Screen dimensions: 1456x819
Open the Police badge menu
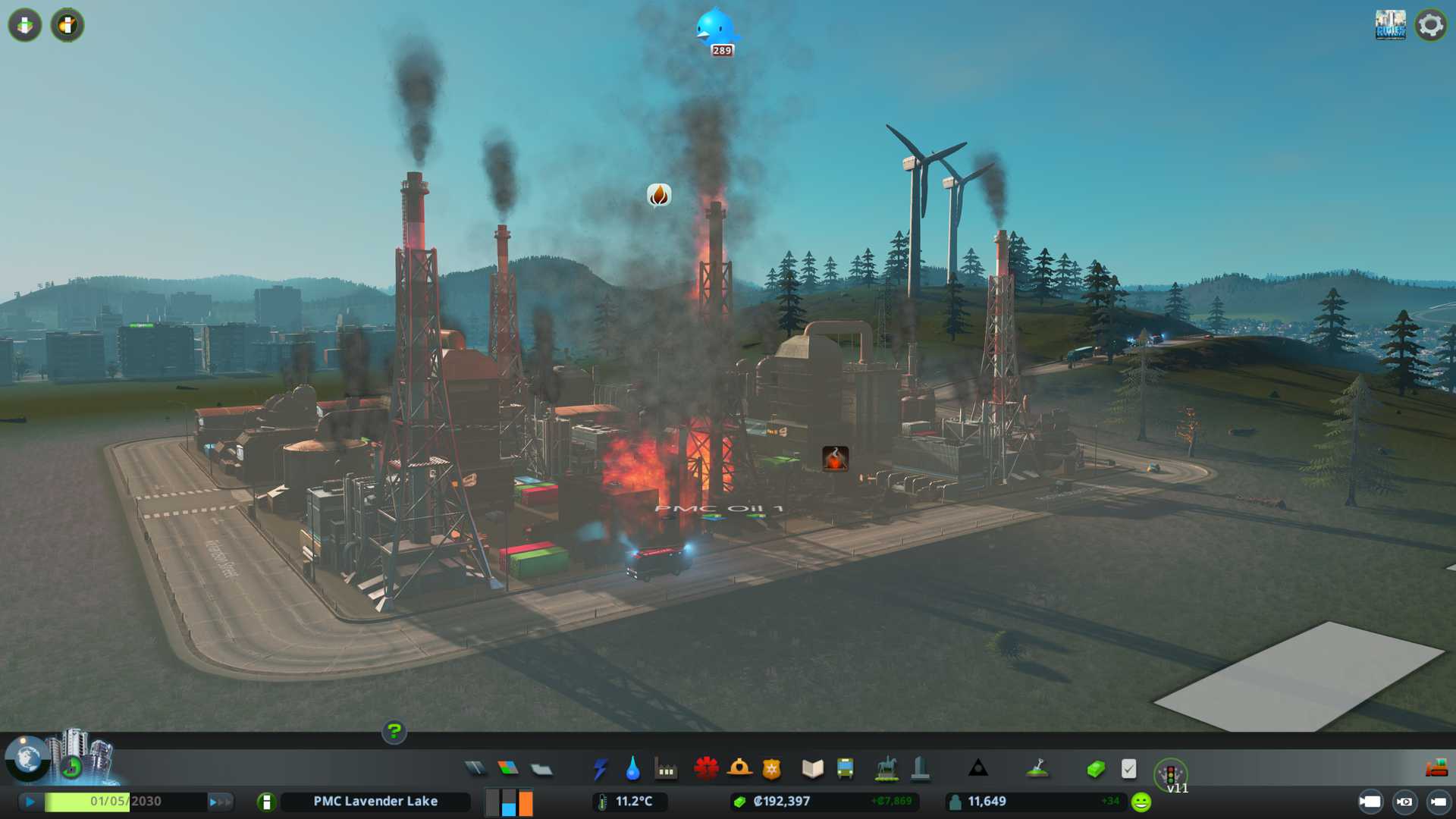(x=772, y=769)
